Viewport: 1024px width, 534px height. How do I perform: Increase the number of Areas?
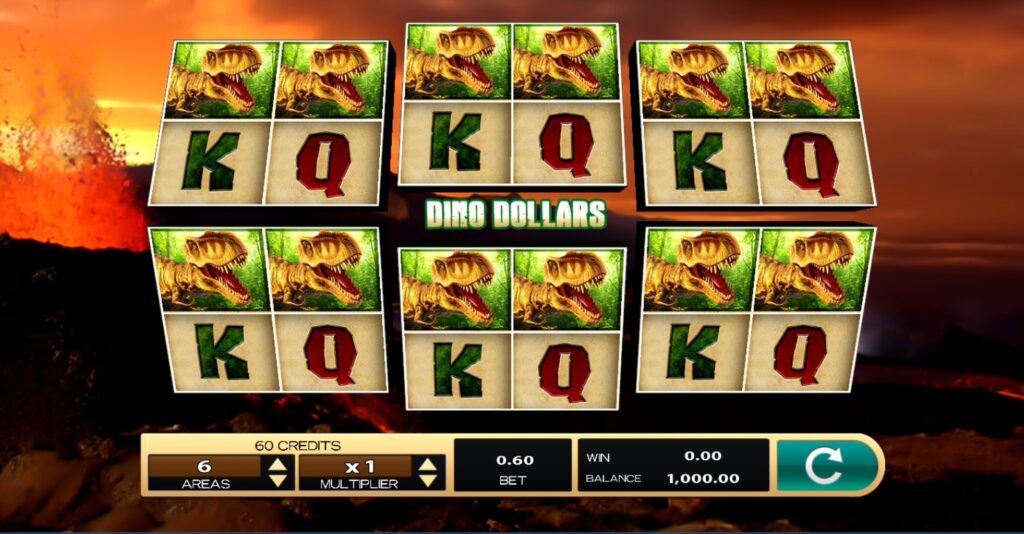click(278, 464)
